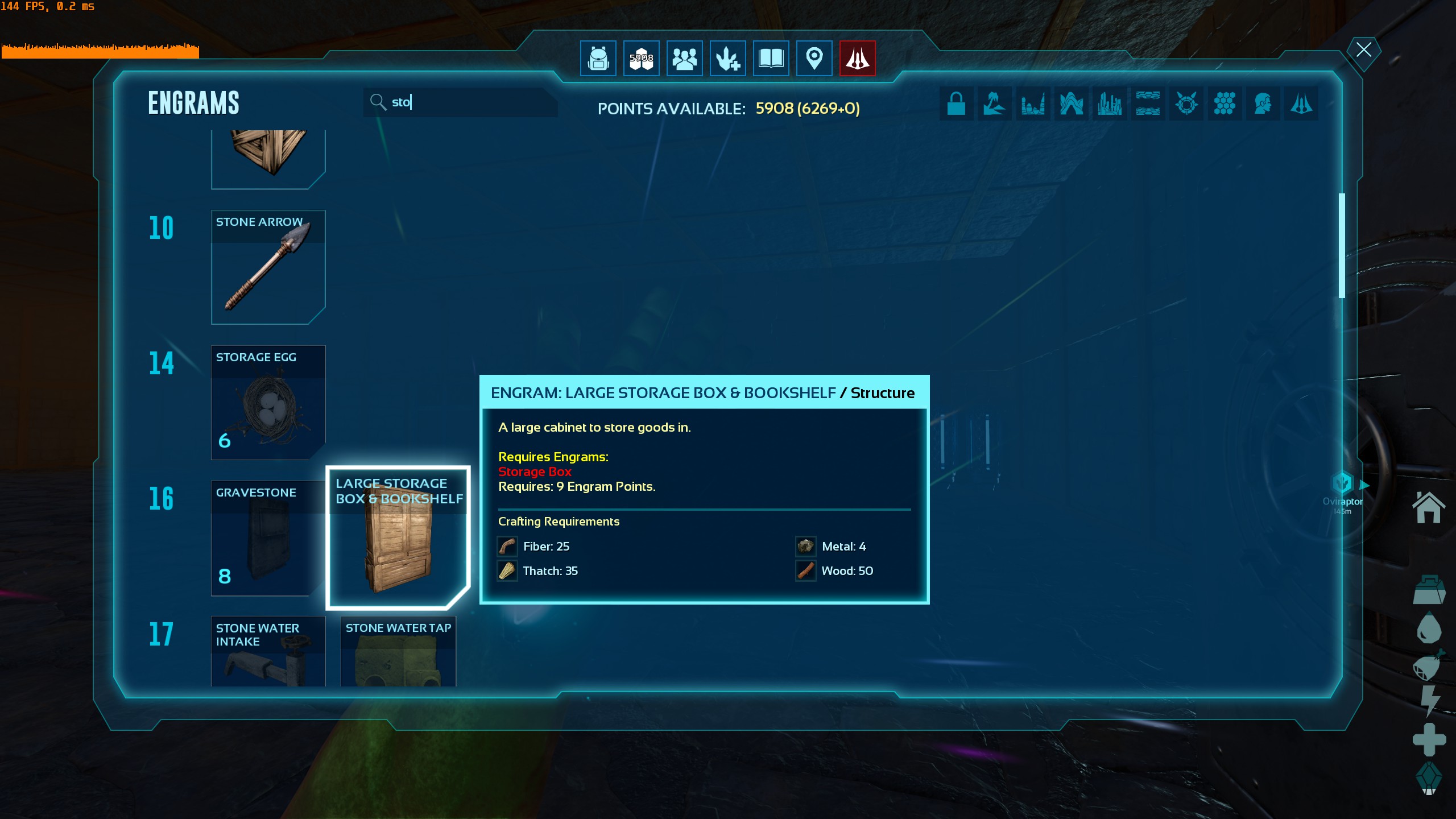1456x819 pixels.
Task: Open the open-book notes tab
Action: pos(771,58)
